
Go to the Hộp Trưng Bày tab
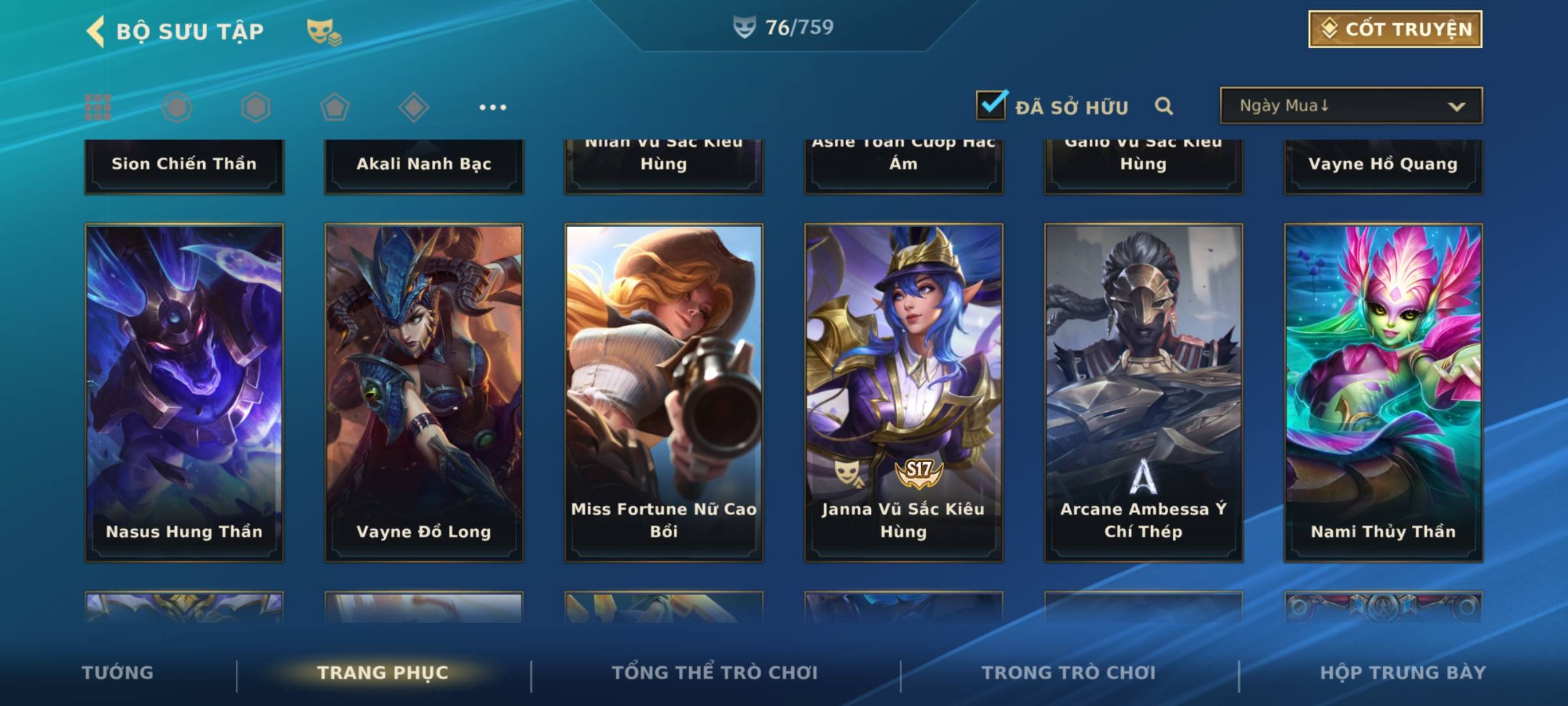[x=1403, y=673]
